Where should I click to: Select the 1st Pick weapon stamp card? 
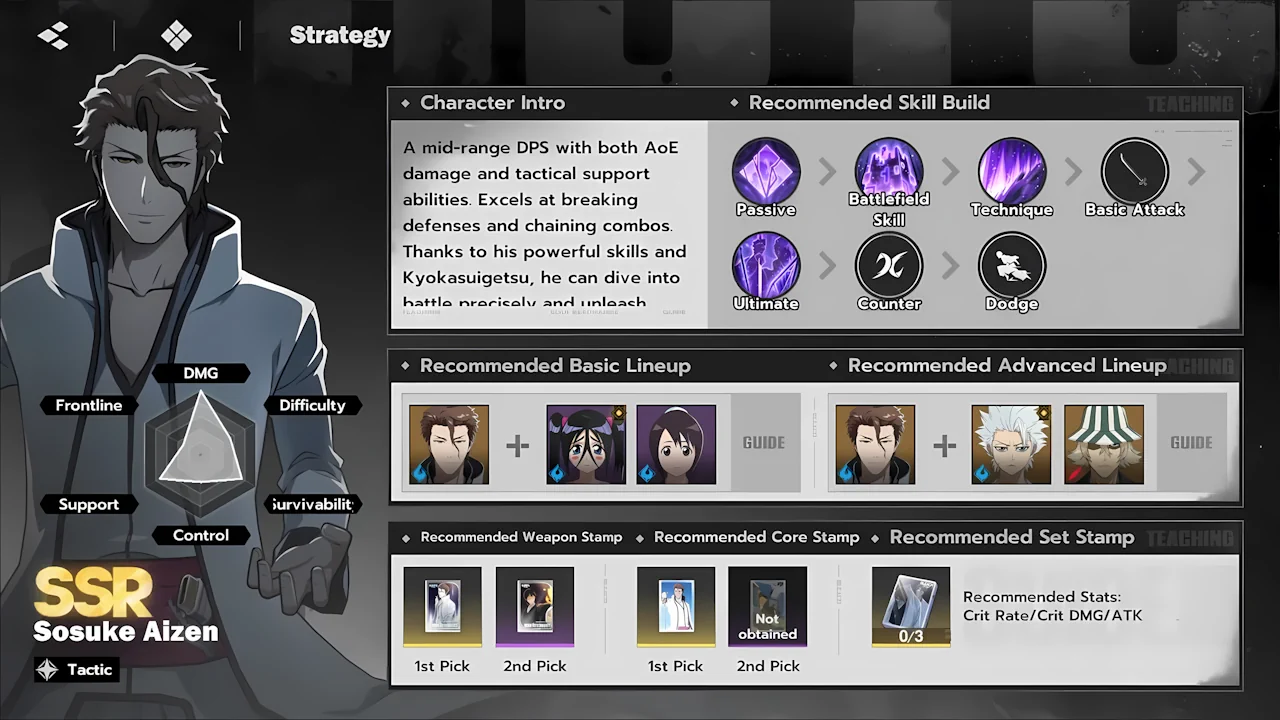click(x=442, y=605)
